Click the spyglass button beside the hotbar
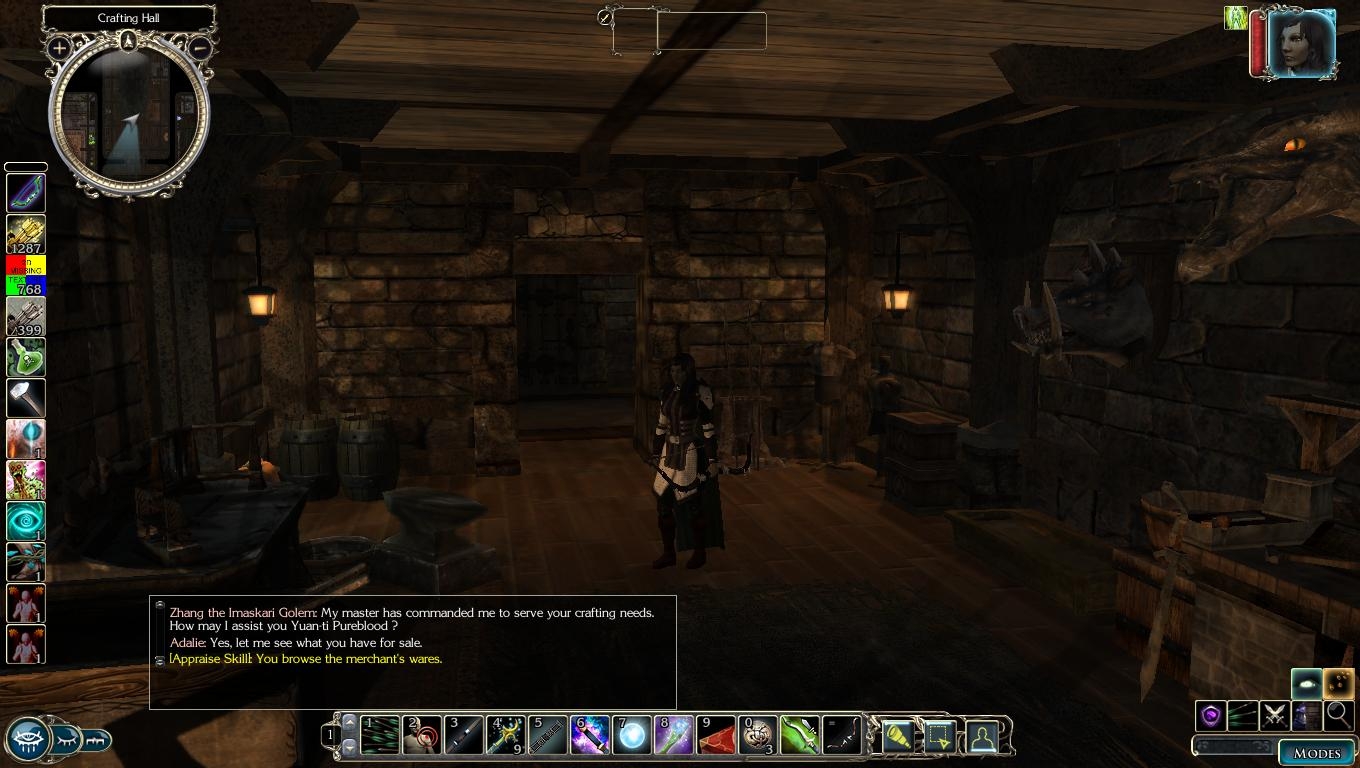This screenshot has width=1360, height=768. (x=897, y=737)
